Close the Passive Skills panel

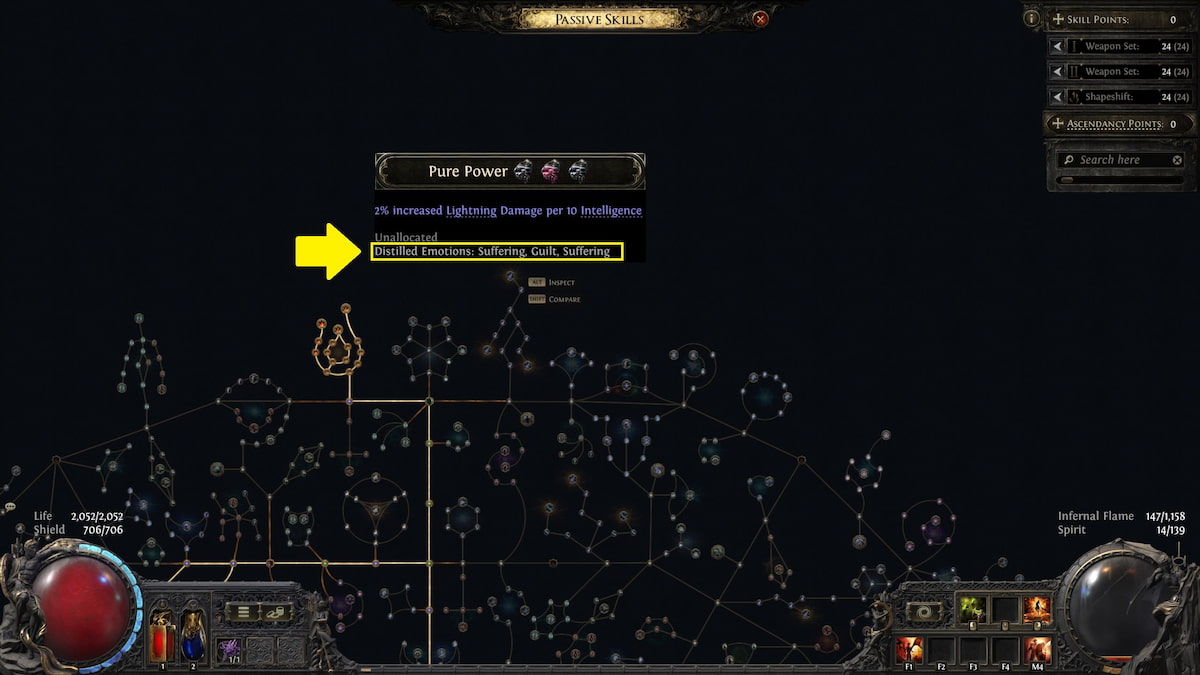point(761,18)
